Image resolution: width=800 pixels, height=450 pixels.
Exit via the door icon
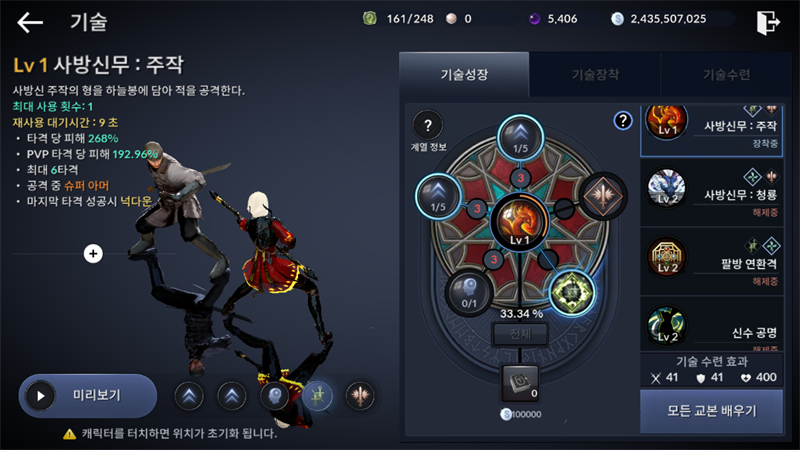point(768,21)
